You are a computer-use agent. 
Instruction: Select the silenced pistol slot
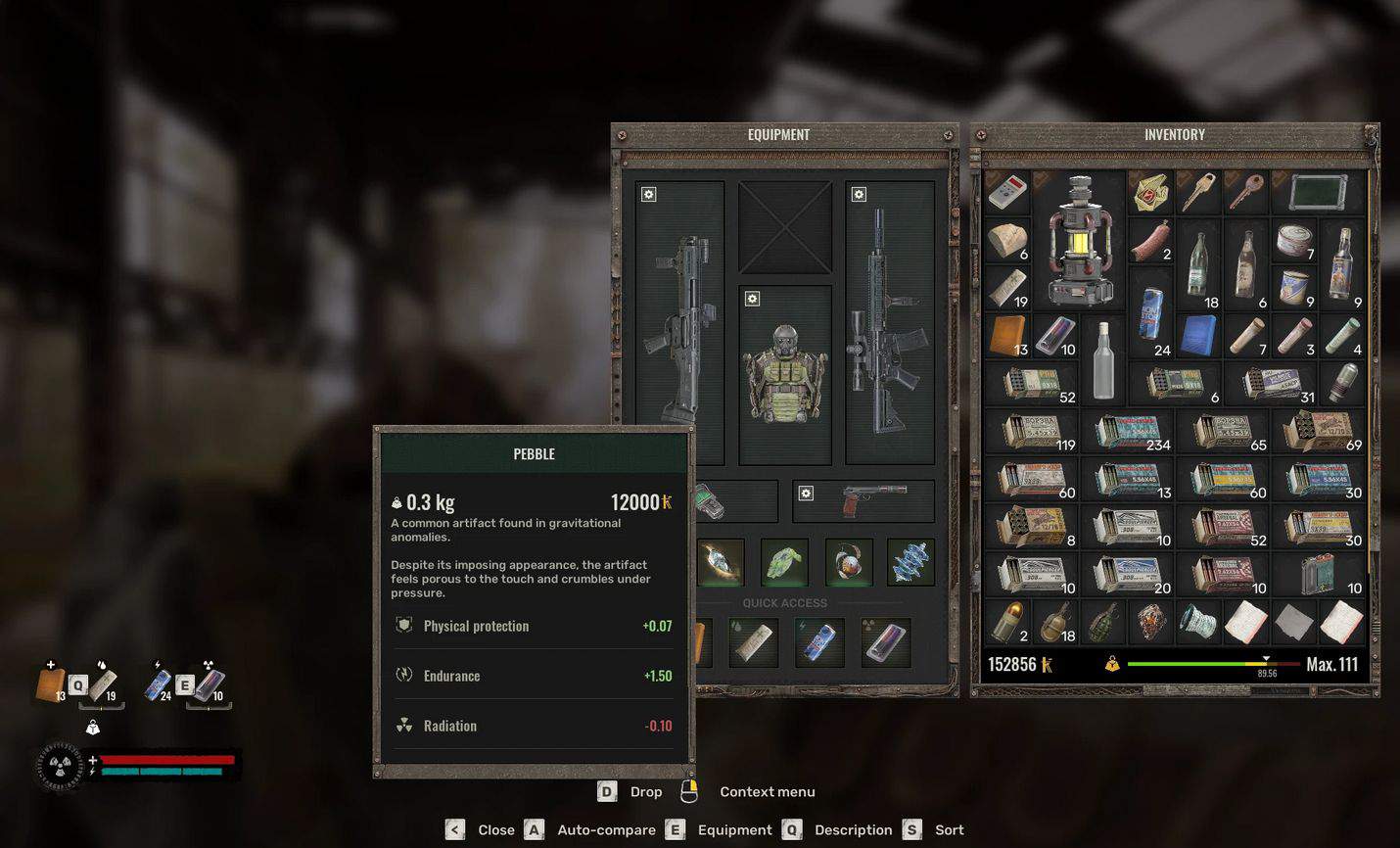[863, 500]
